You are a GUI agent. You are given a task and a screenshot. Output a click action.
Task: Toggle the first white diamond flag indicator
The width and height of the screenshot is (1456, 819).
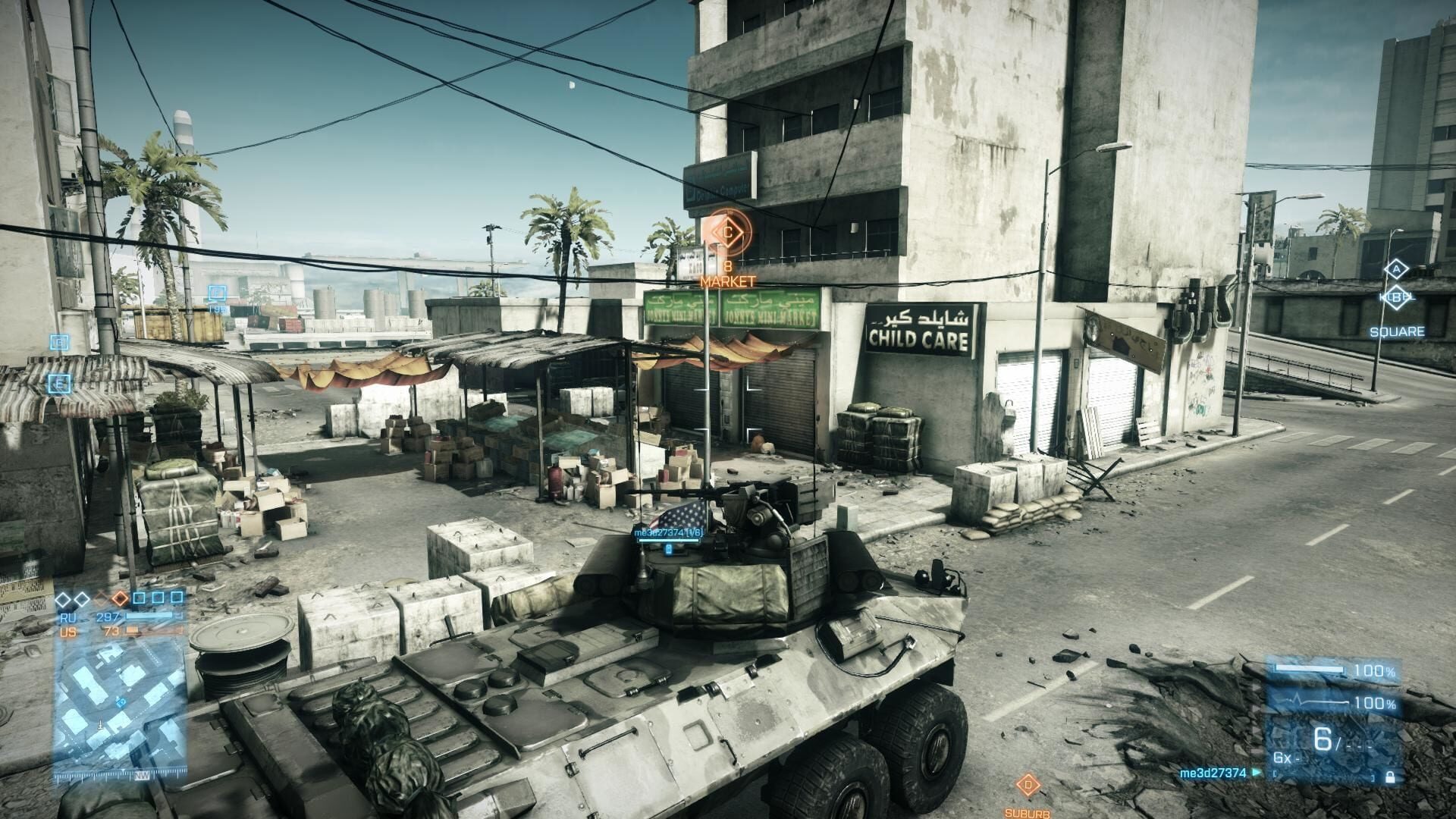[63, 598]
